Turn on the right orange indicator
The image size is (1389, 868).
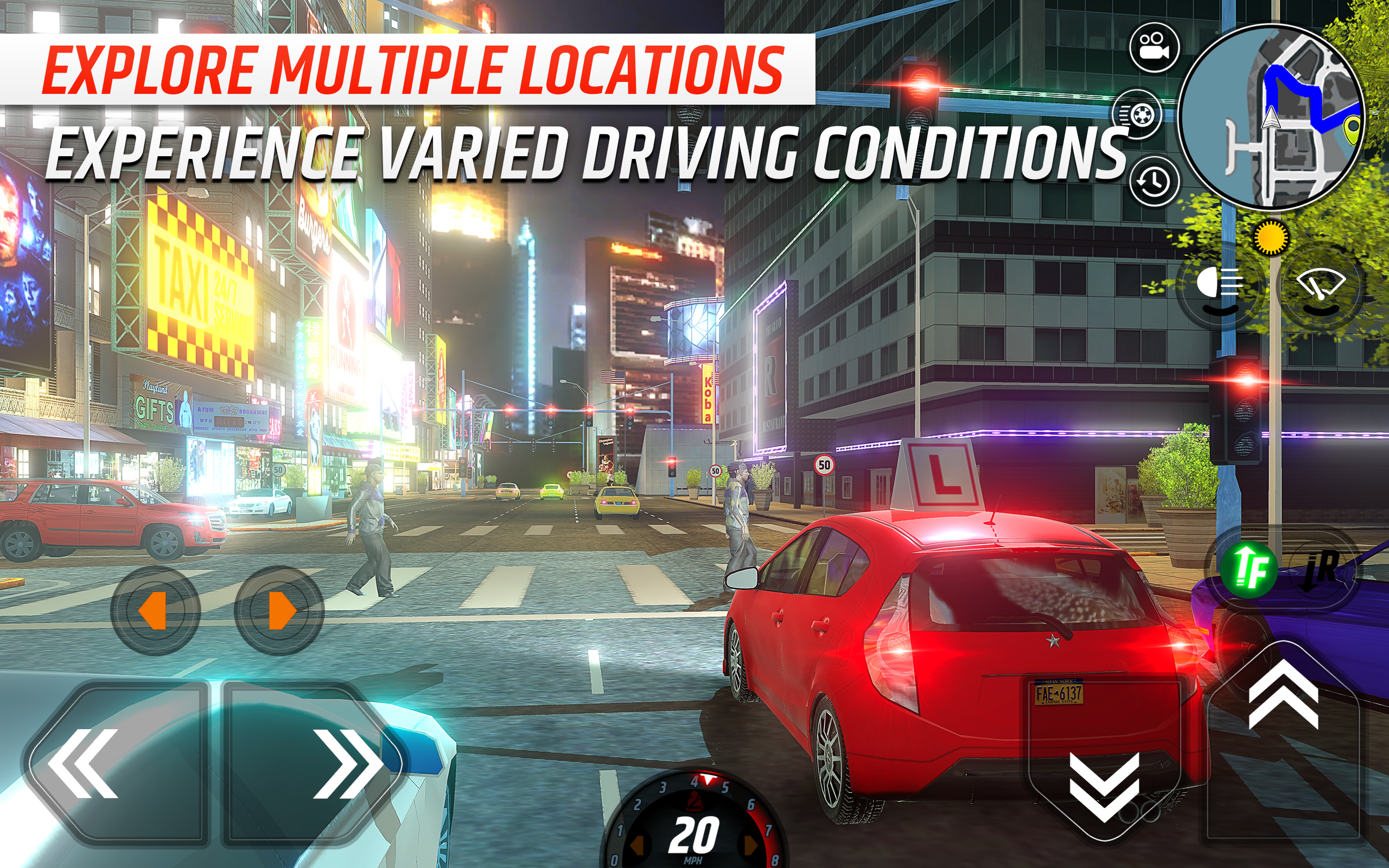point(279,611)
